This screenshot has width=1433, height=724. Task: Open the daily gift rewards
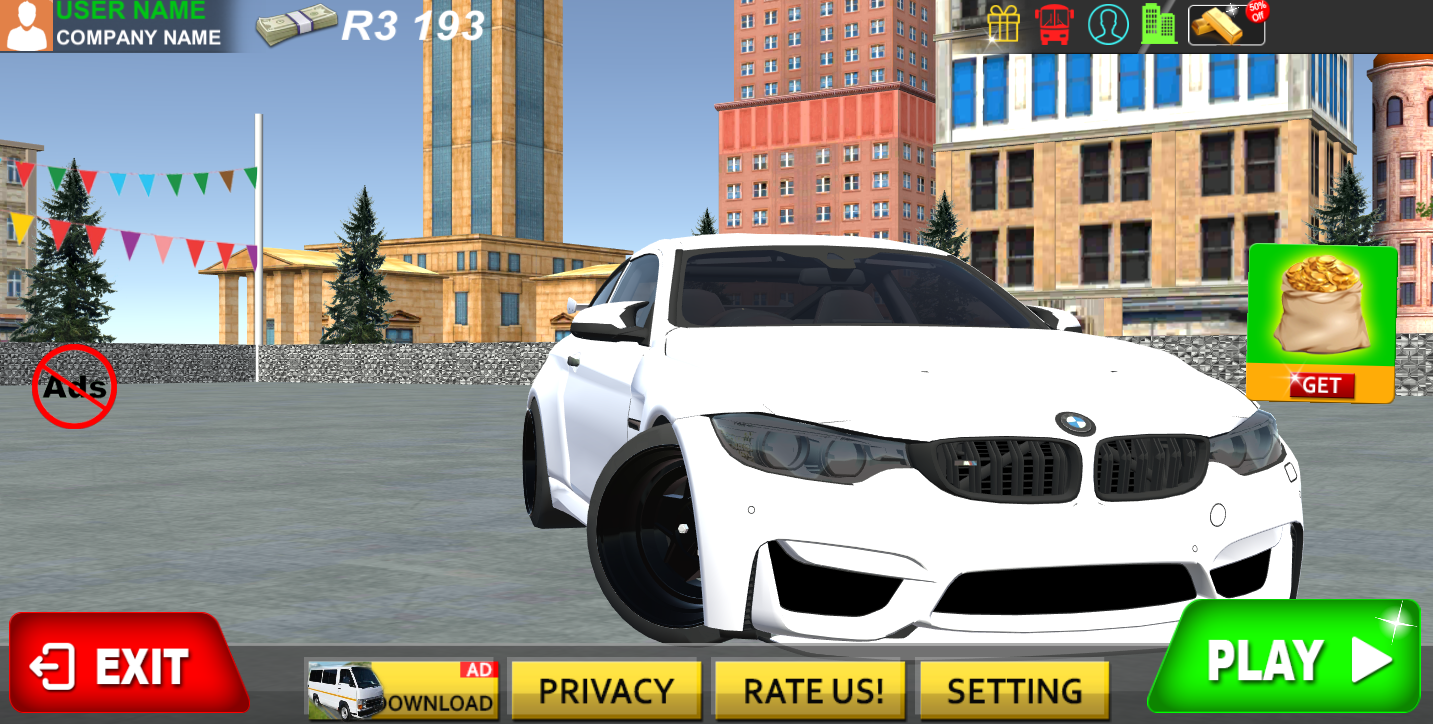[1005, 24]
